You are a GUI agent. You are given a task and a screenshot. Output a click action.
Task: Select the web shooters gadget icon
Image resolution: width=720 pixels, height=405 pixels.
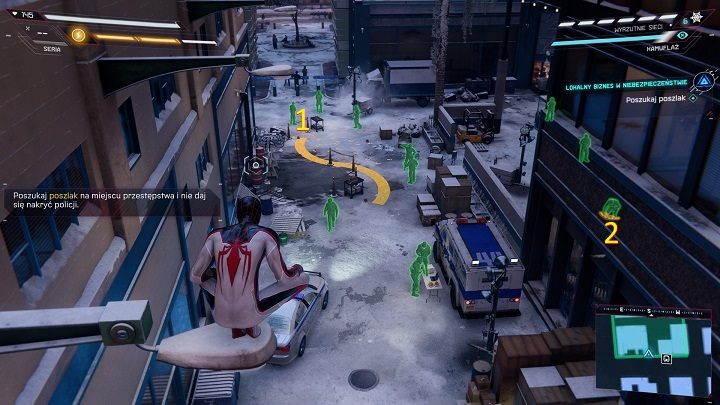(696, 18)
